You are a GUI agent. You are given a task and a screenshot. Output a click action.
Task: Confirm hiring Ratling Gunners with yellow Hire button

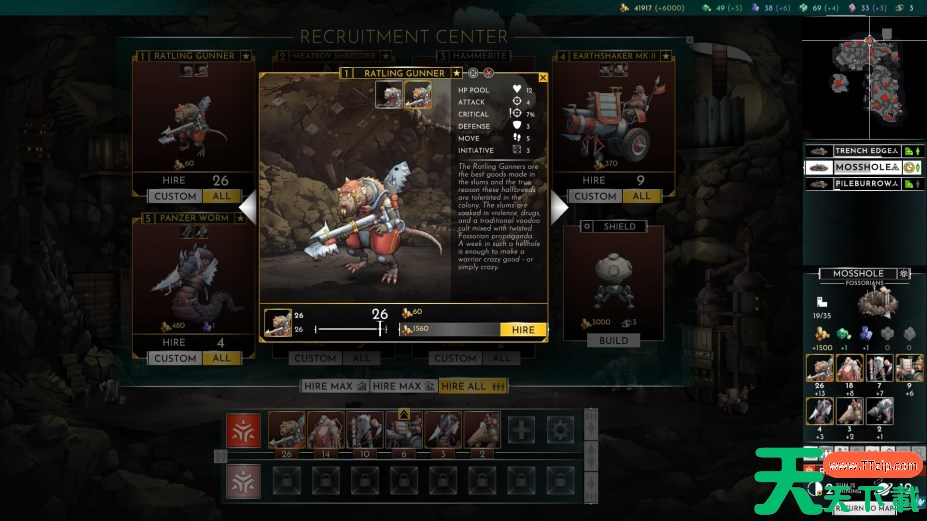523,330
